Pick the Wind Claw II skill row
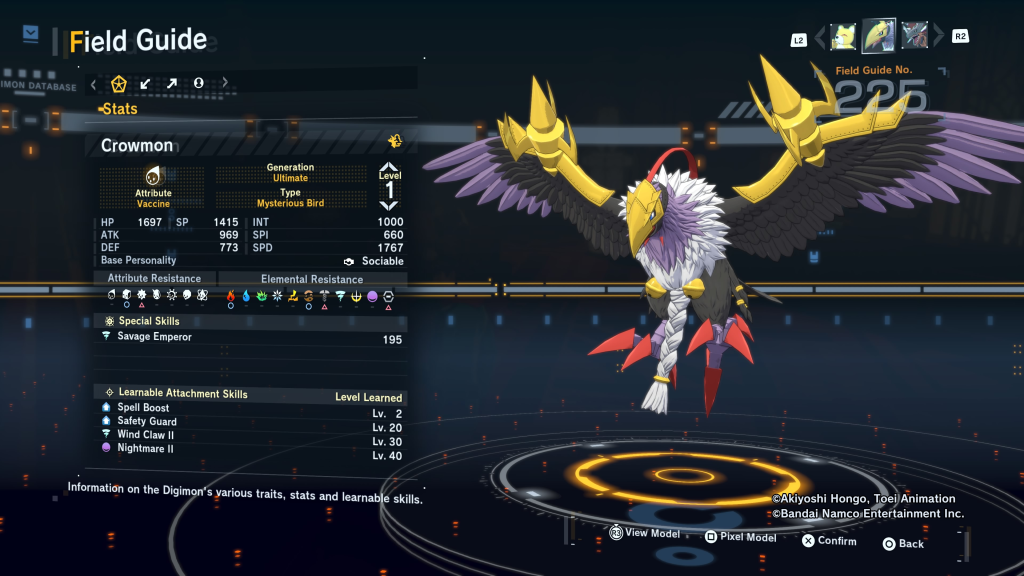 146,435
